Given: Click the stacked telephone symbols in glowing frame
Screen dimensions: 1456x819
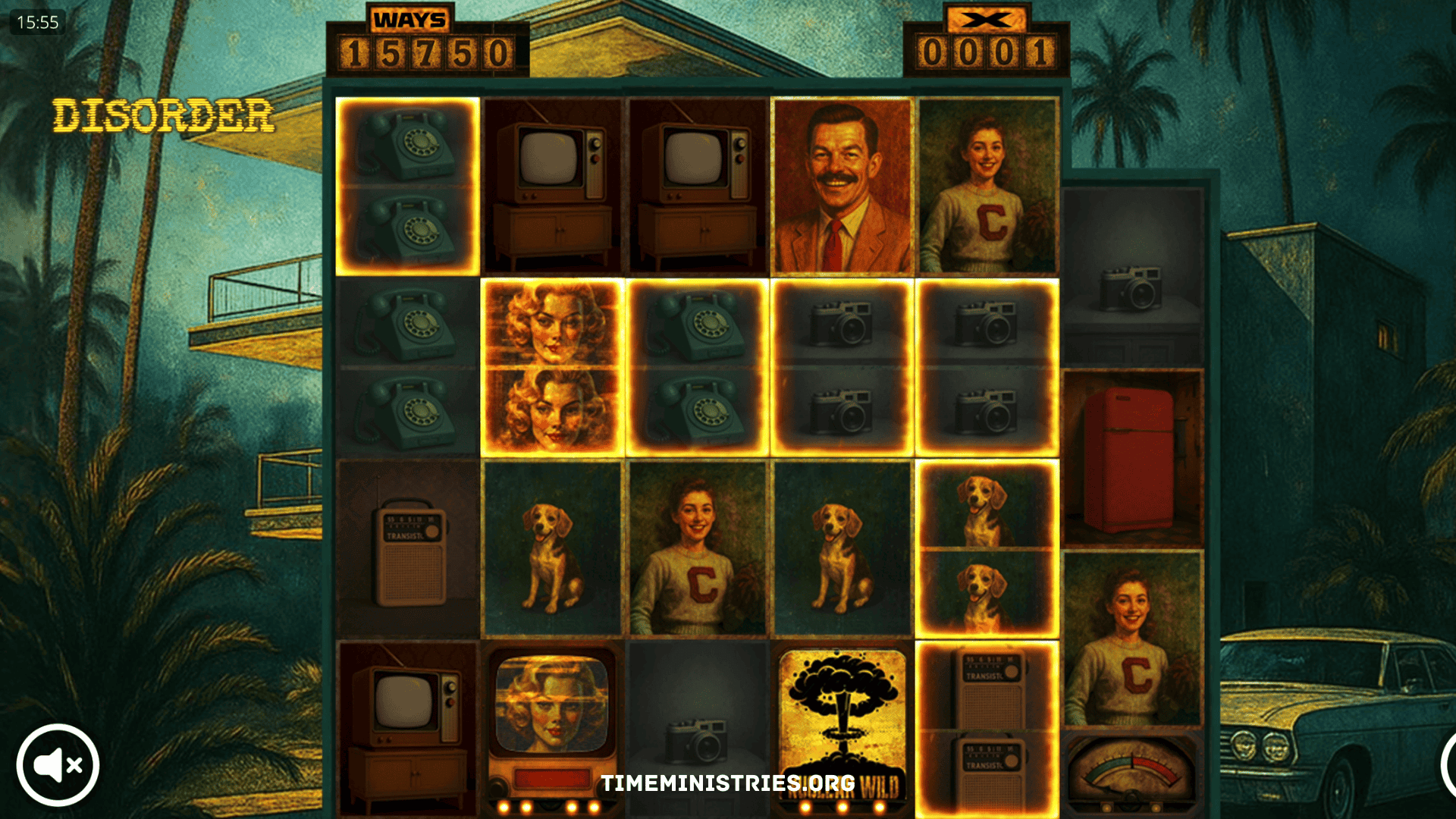Looking at the screenshot, I should tap(408, 184).
